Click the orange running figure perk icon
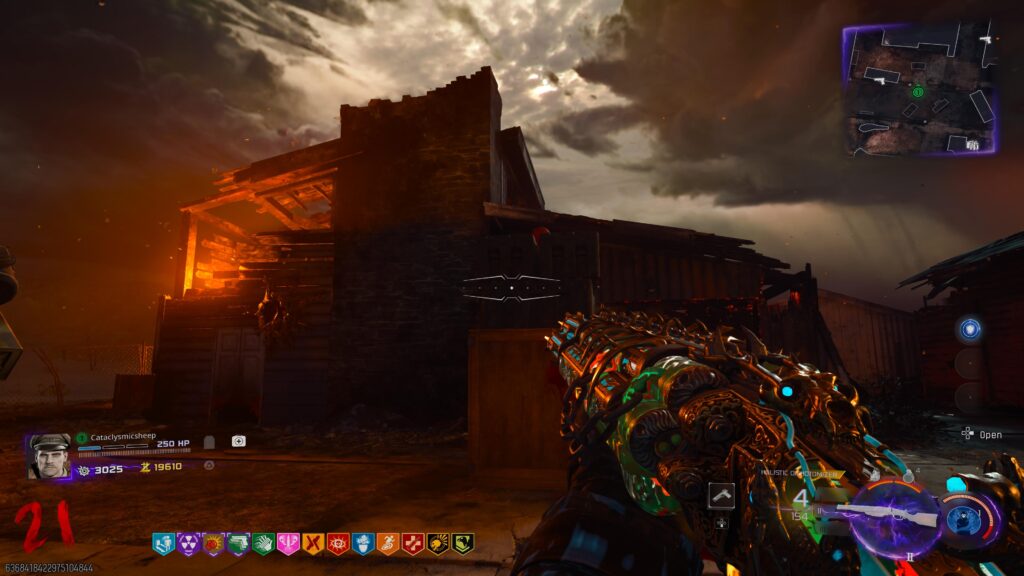The image size is (1024, 576). pyautogui.click(x=388, y=544)
